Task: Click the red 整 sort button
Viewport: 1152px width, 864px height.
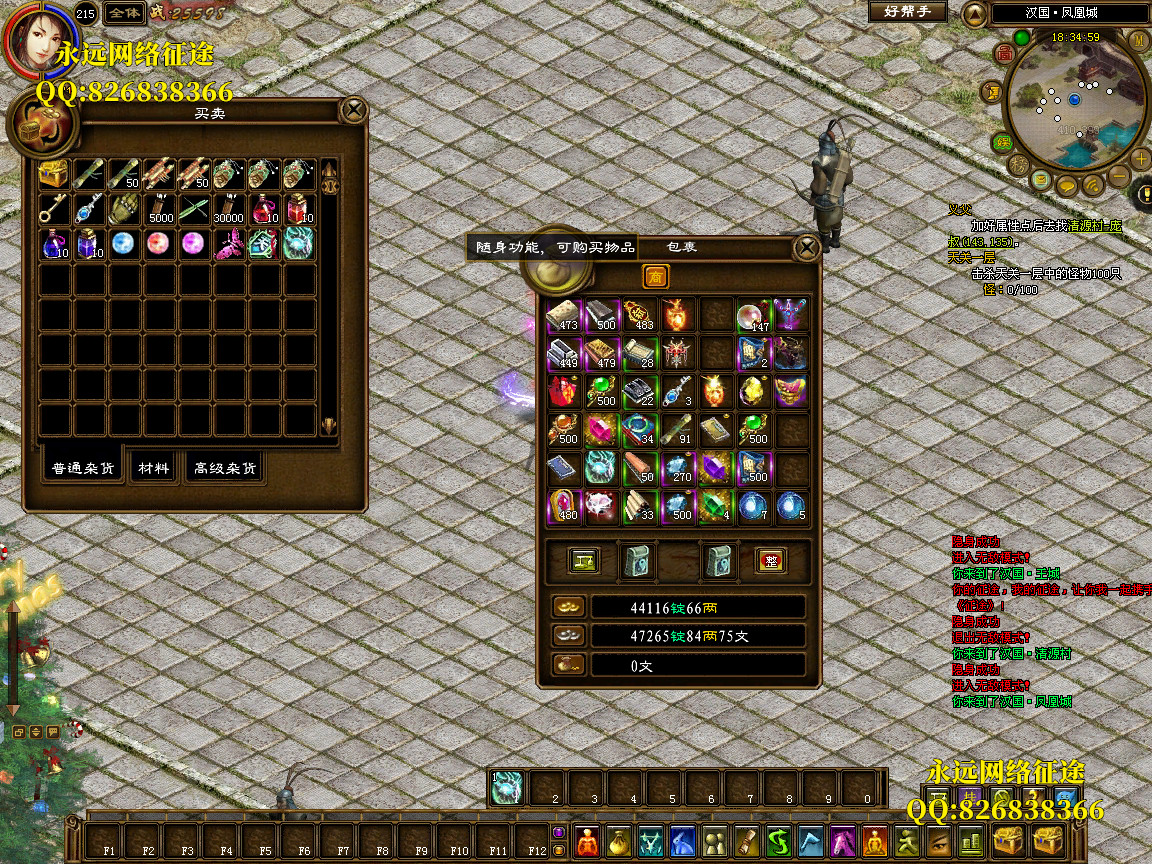Action: click(770, 561)
